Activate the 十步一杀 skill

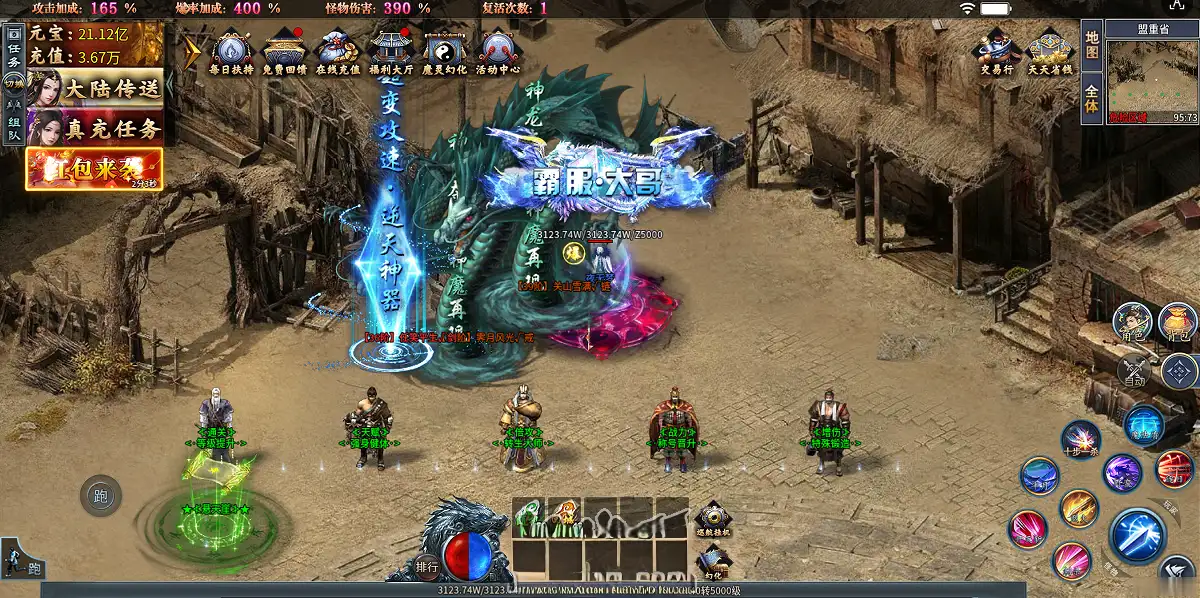point(1081,440)
